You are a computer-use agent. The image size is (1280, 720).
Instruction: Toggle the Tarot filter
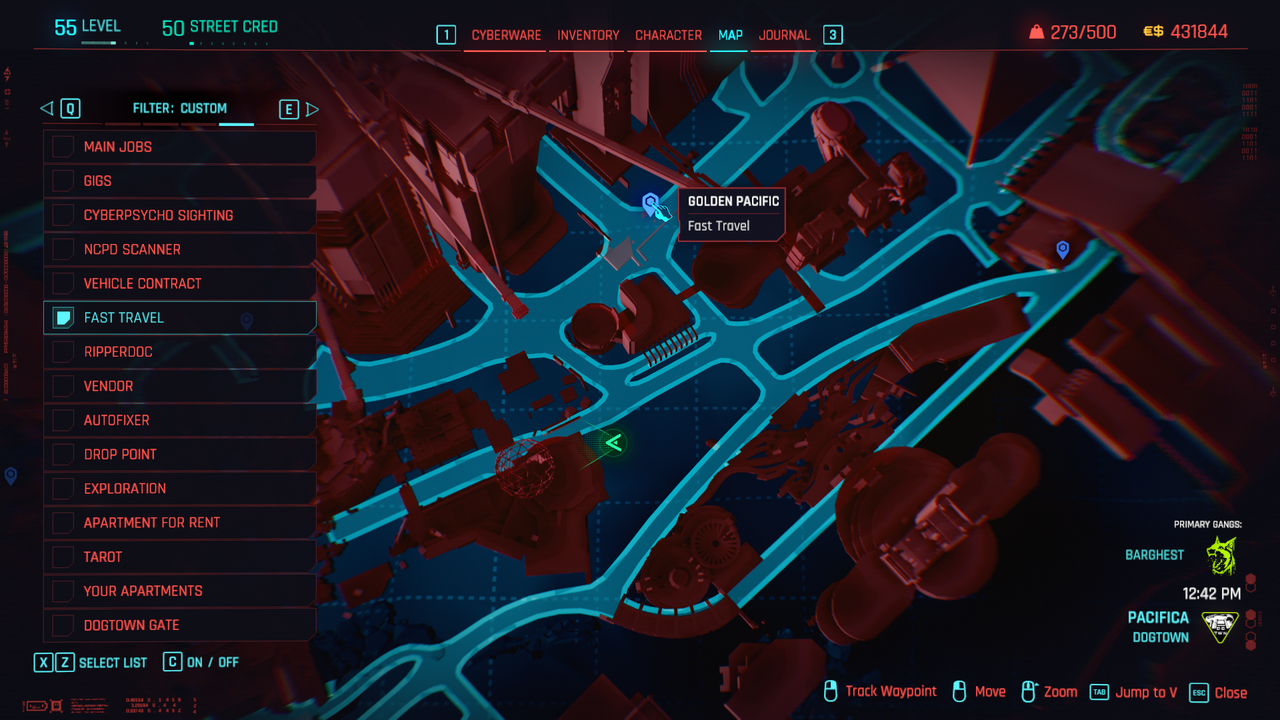point(63,557)
